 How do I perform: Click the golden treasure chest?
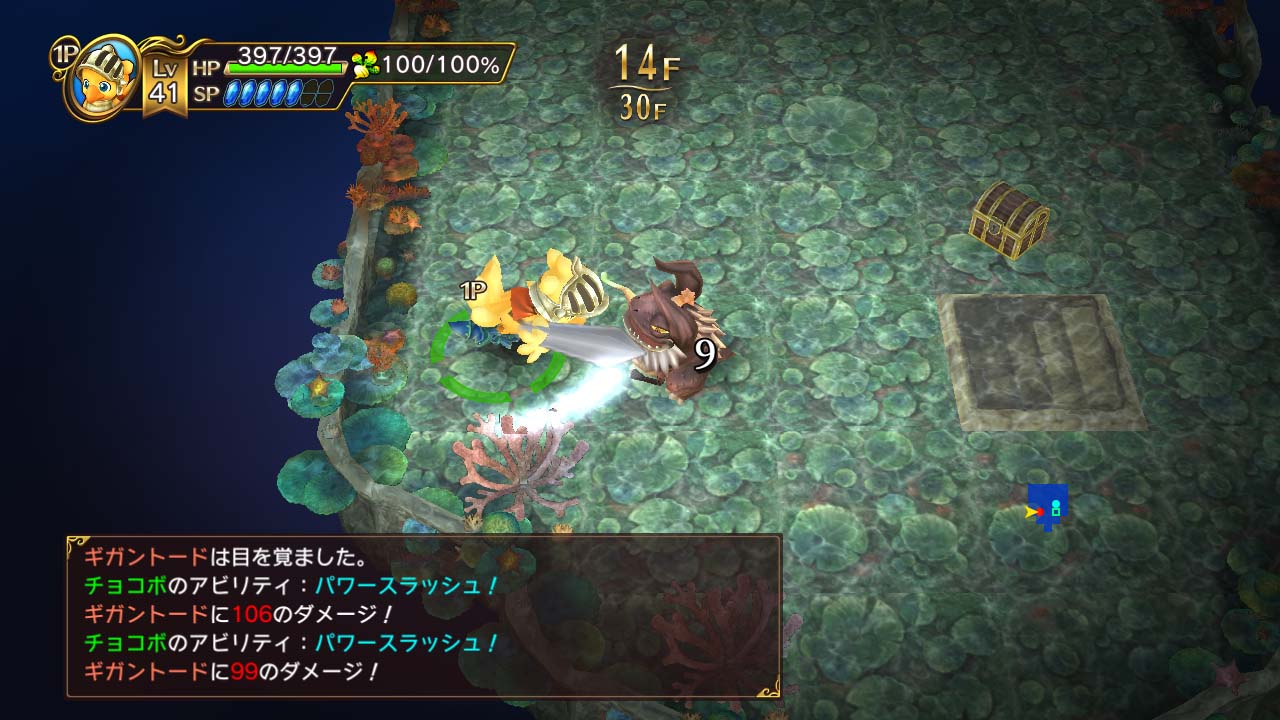point(1010,218)
